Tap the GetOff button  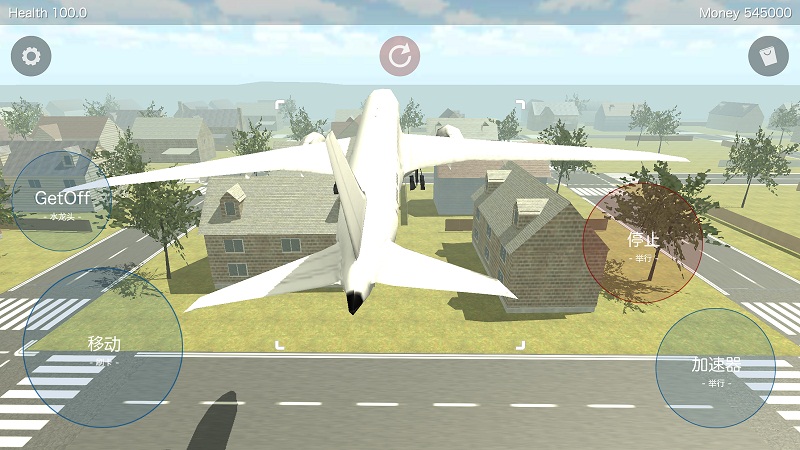pos(62,200)
